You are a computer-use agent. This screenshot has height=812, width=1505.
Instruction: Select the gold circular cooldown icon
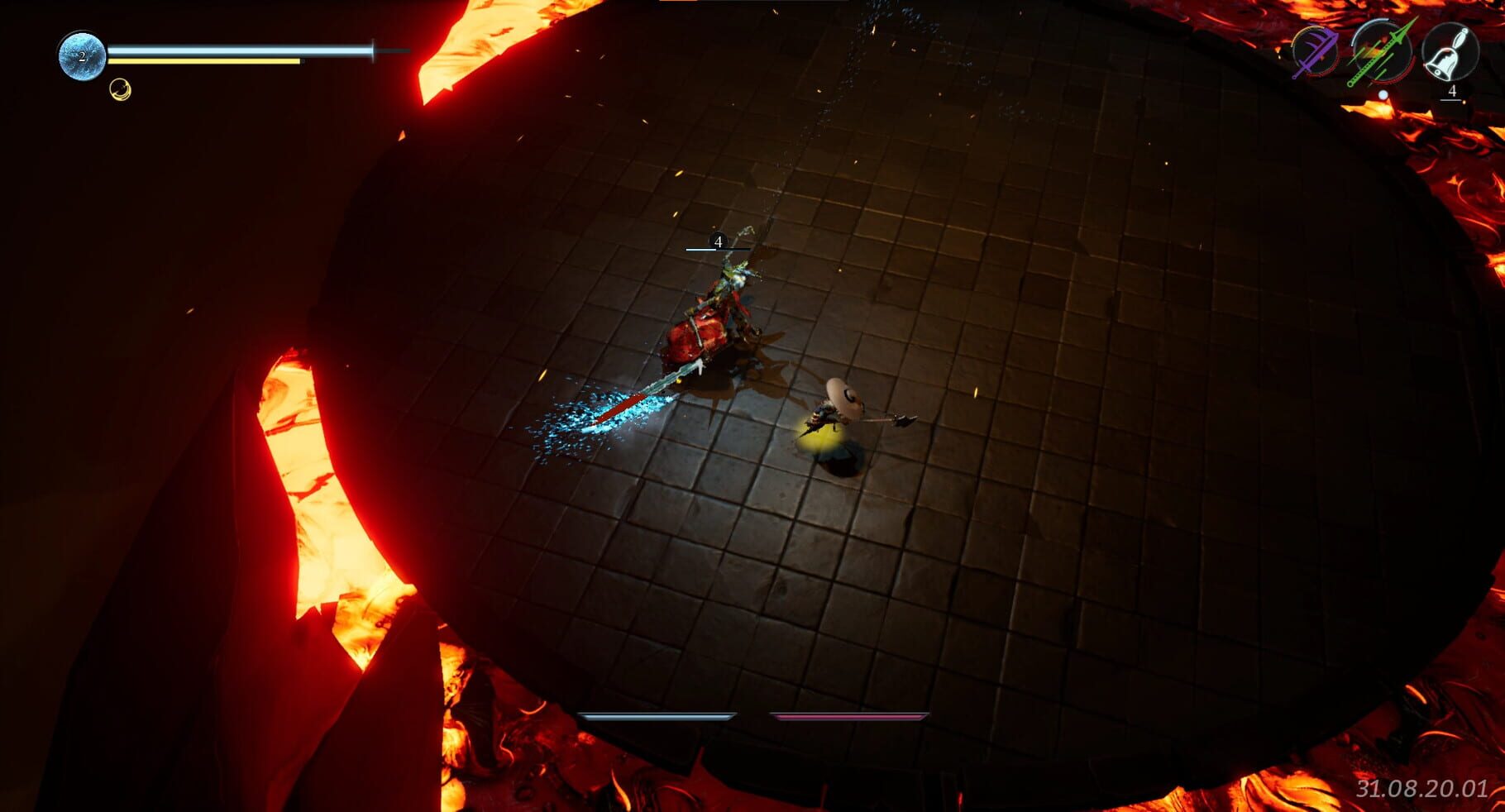click(120, 89)
